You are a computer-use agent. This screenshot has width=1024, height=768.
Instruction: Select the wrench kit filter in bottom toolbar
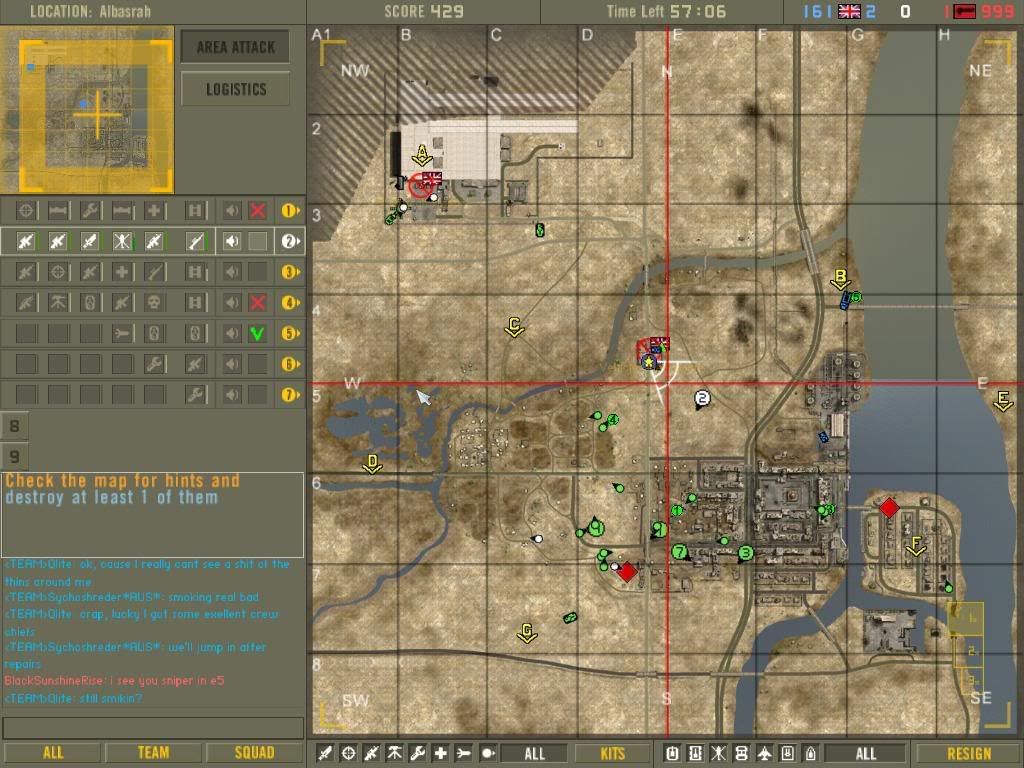point(418,753)
